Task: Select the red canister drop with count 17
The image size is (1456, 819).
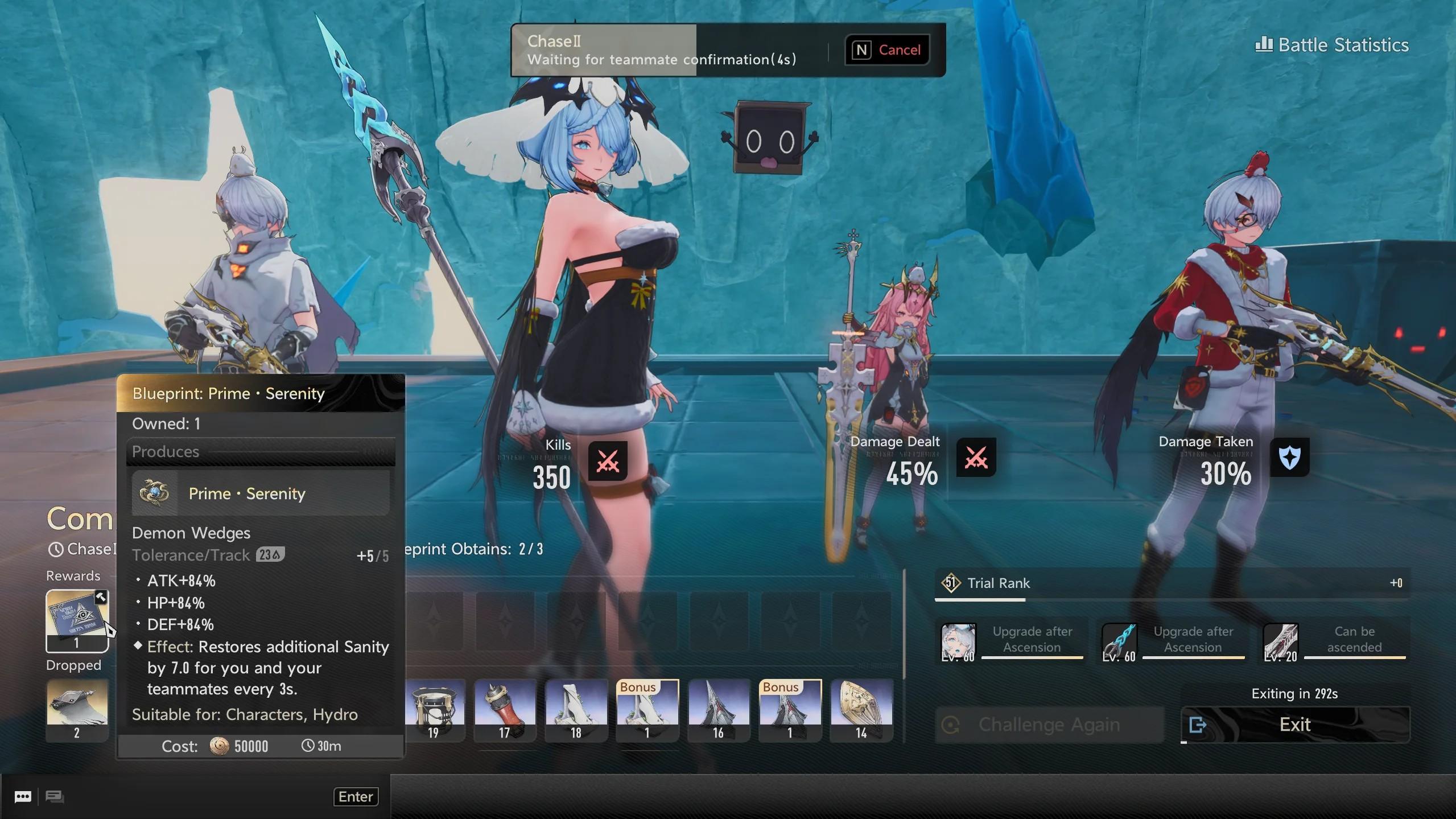Action: (x=505, y=709)
